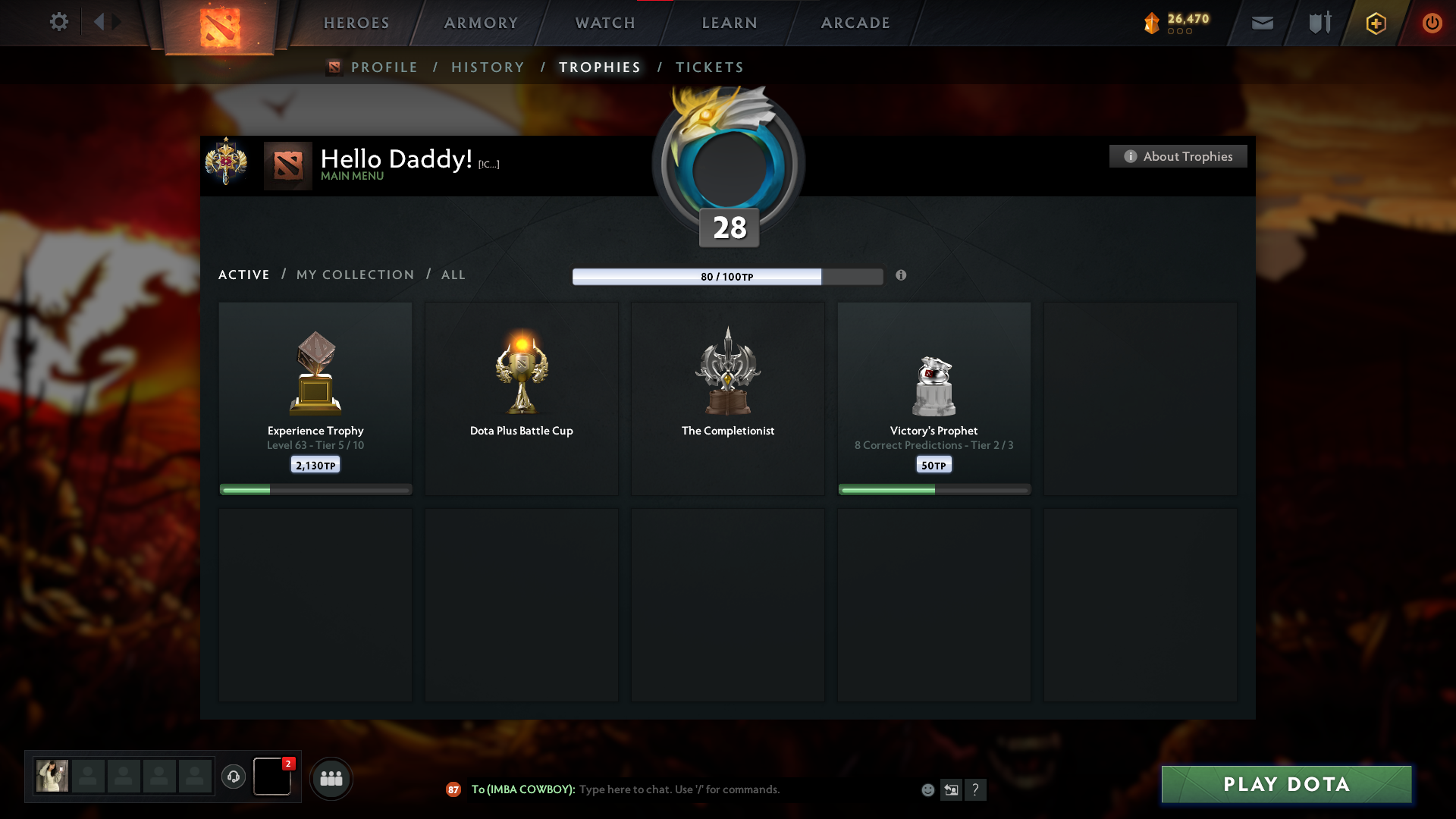
Task: Click the emoticon smiley in the chat bar
Action: (928, 789)
